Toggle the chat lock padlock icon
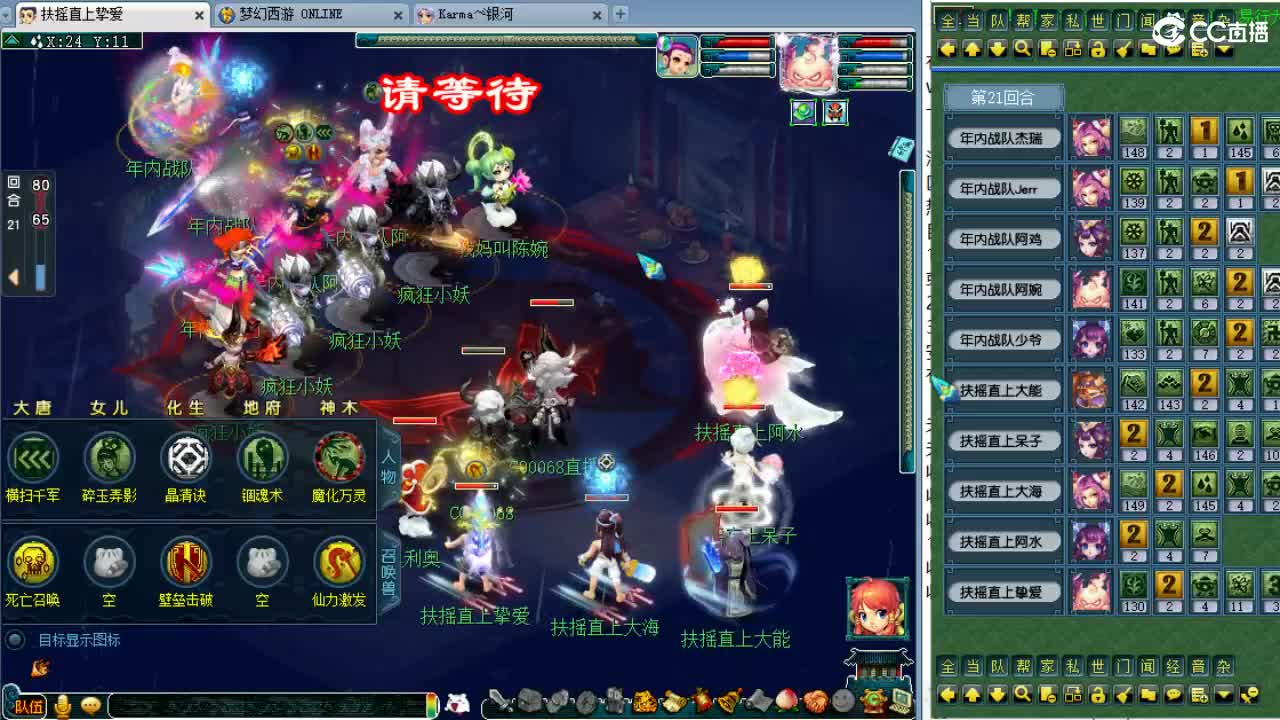The height and width of the screenshot is (720, 1280). [1097, 48]
